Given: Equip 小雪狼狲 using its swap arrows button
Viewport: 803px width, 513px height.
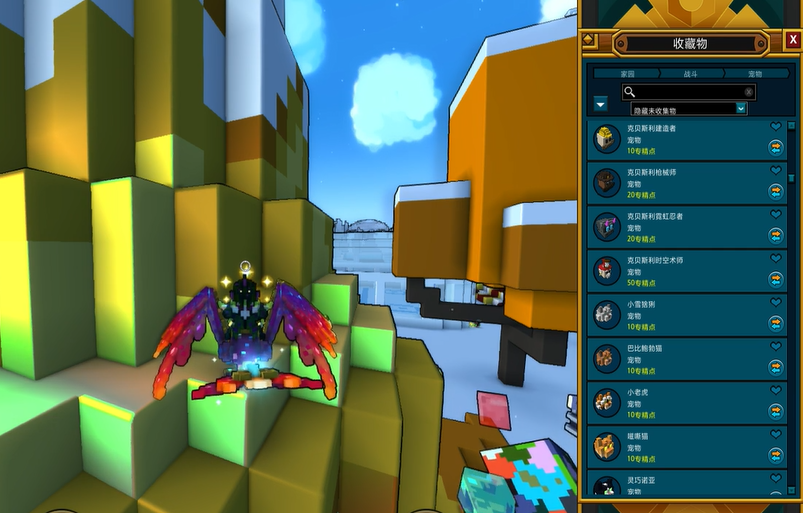Looking at the screenshot, I should click(x=775, y=323).
